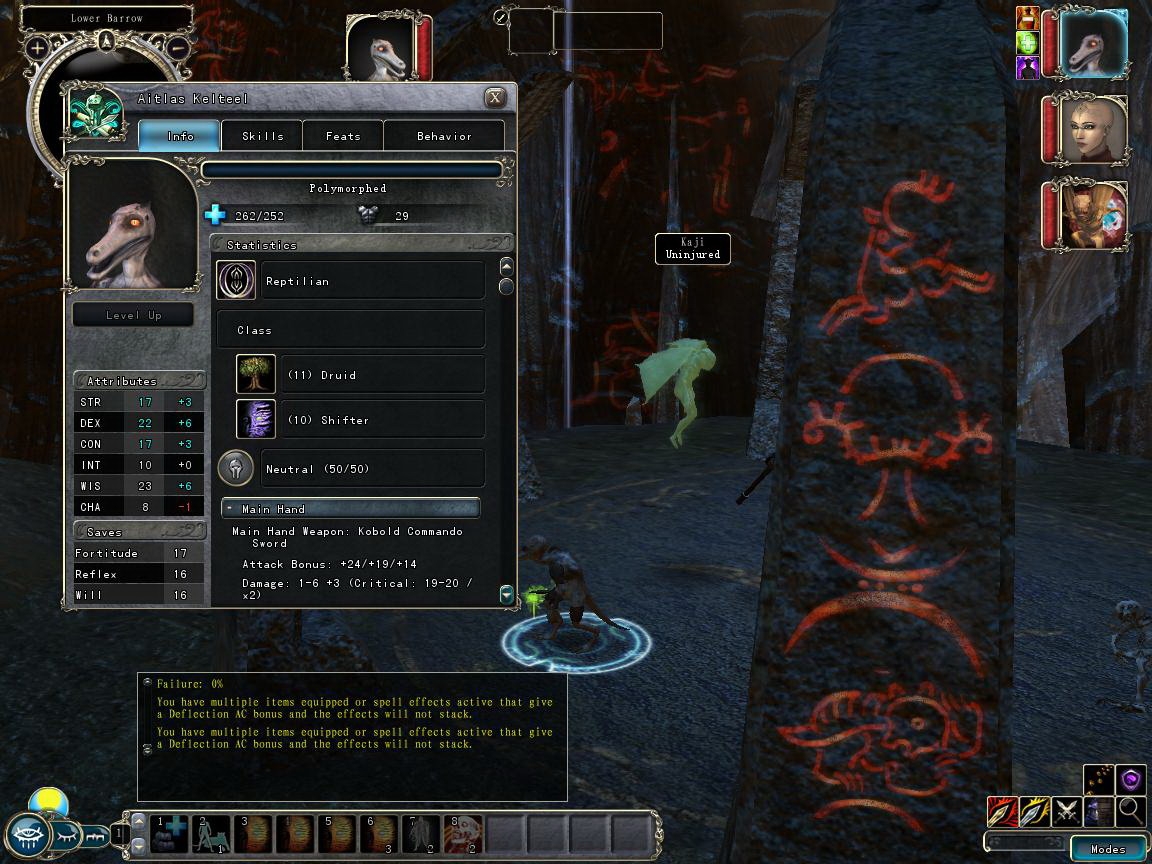This screenshot has height=864, width=1152.
Task: Click the green cross status effect icon
Action: pos(1028,44)
